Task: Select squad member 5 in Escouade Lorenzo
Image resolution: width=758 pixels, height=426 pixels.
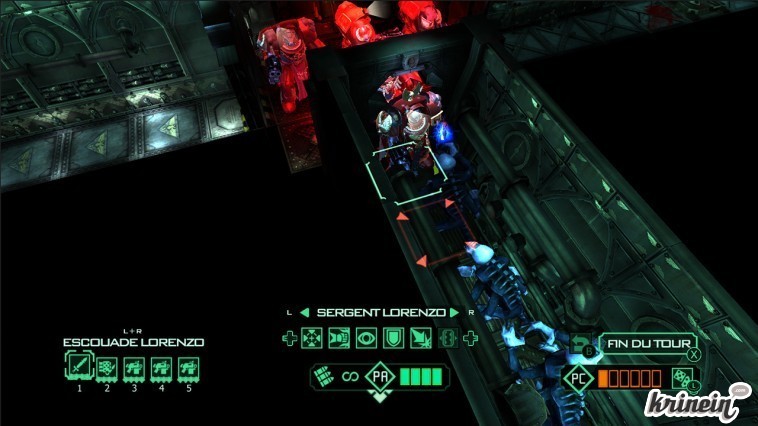Action: click(x=187, y=369)
